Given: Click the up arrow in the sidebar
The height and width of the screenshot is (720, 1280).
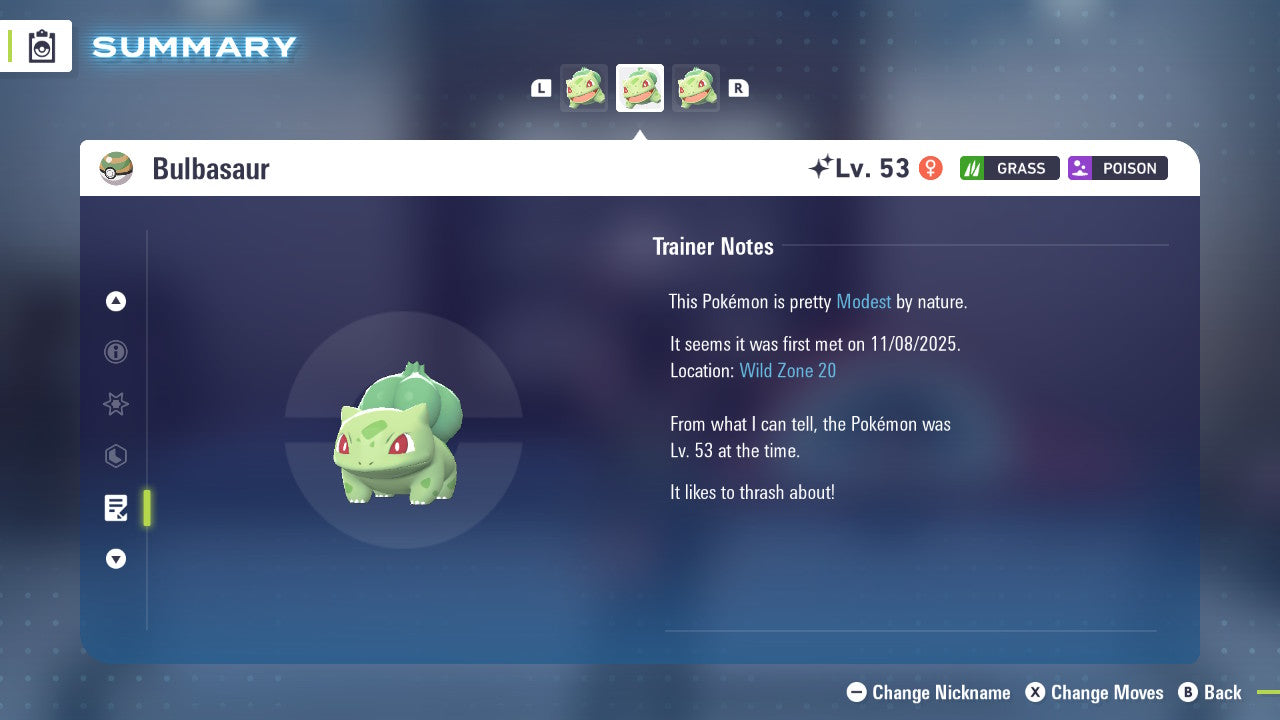Looking at the screenshot, I should (x=115, y=301).
